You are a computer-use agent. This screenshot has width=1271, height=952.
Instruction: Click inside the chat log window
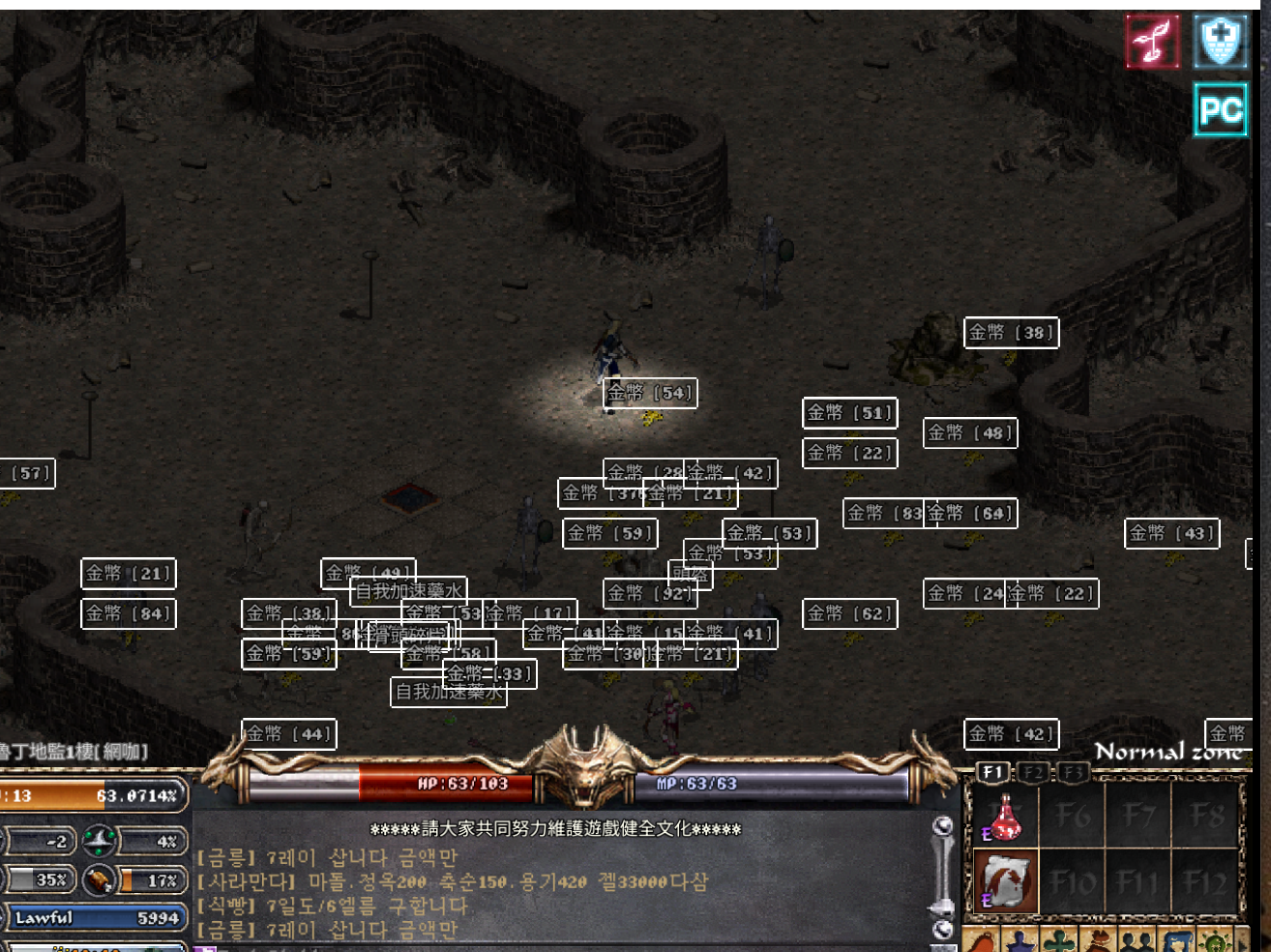click(x=561, y=892)
